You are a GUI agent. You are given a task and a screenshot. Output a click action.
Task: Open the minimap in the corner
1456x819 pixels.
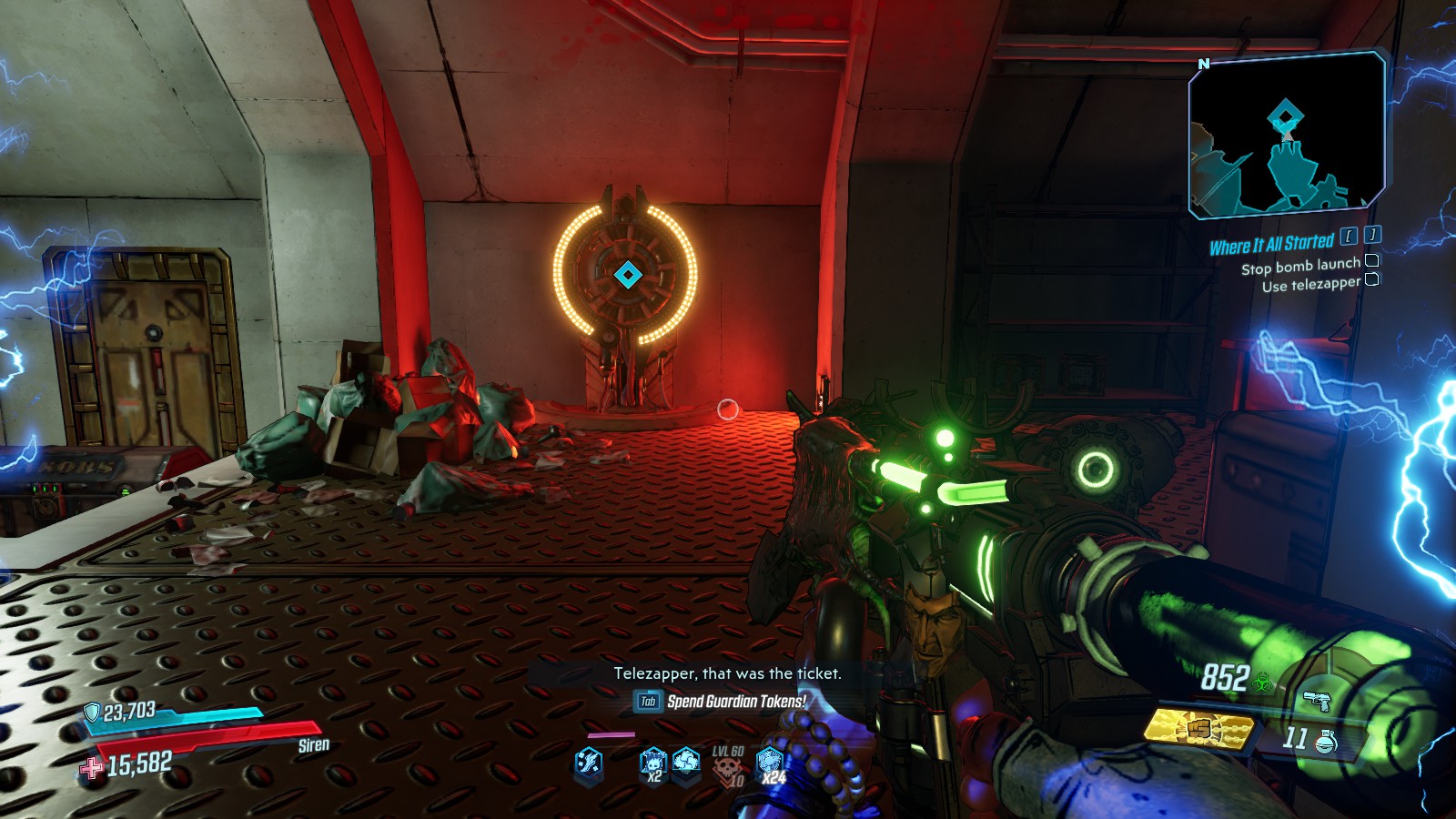pos(1286,136)
